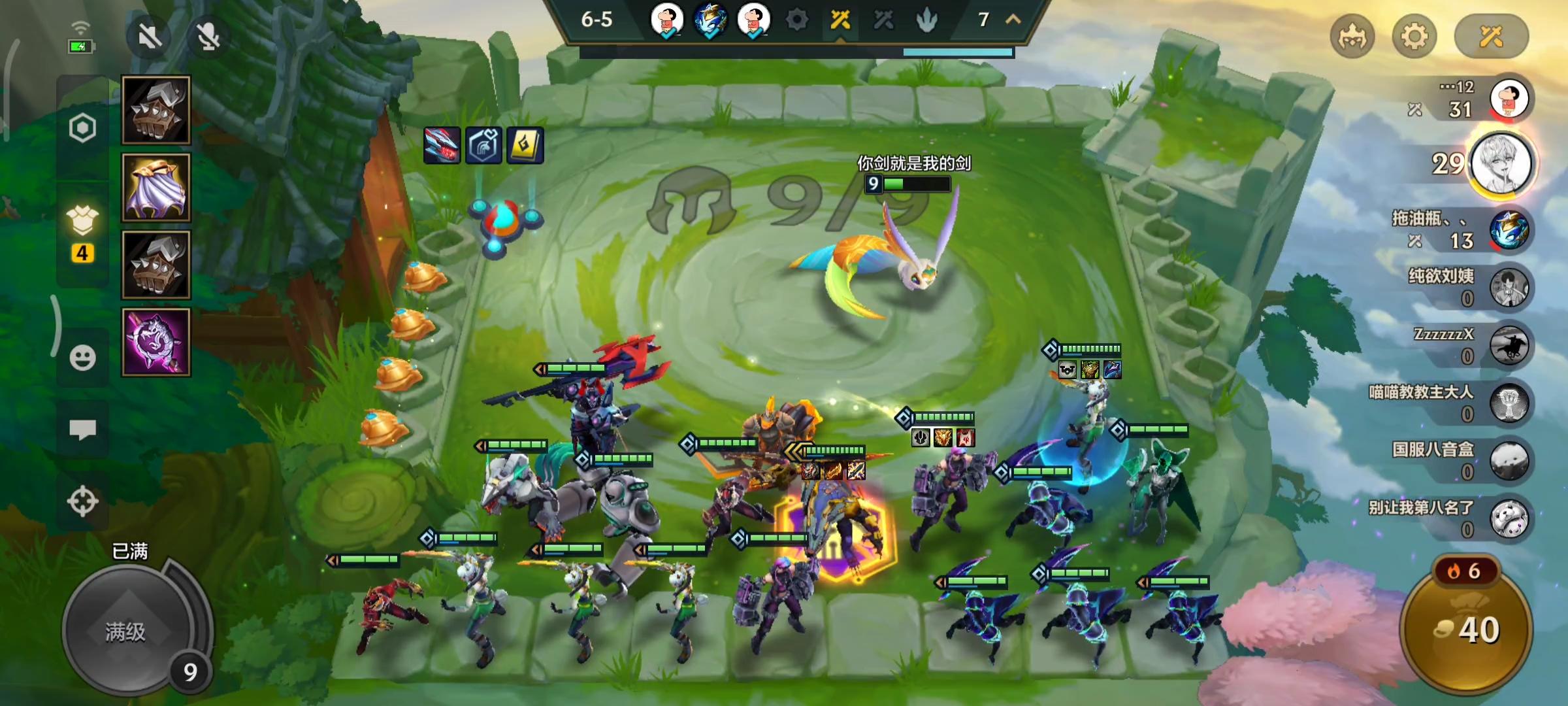Viewport: 1568px width, 706px height.
Task: Select the purple cloak item slot
Action: coord(156,188)
